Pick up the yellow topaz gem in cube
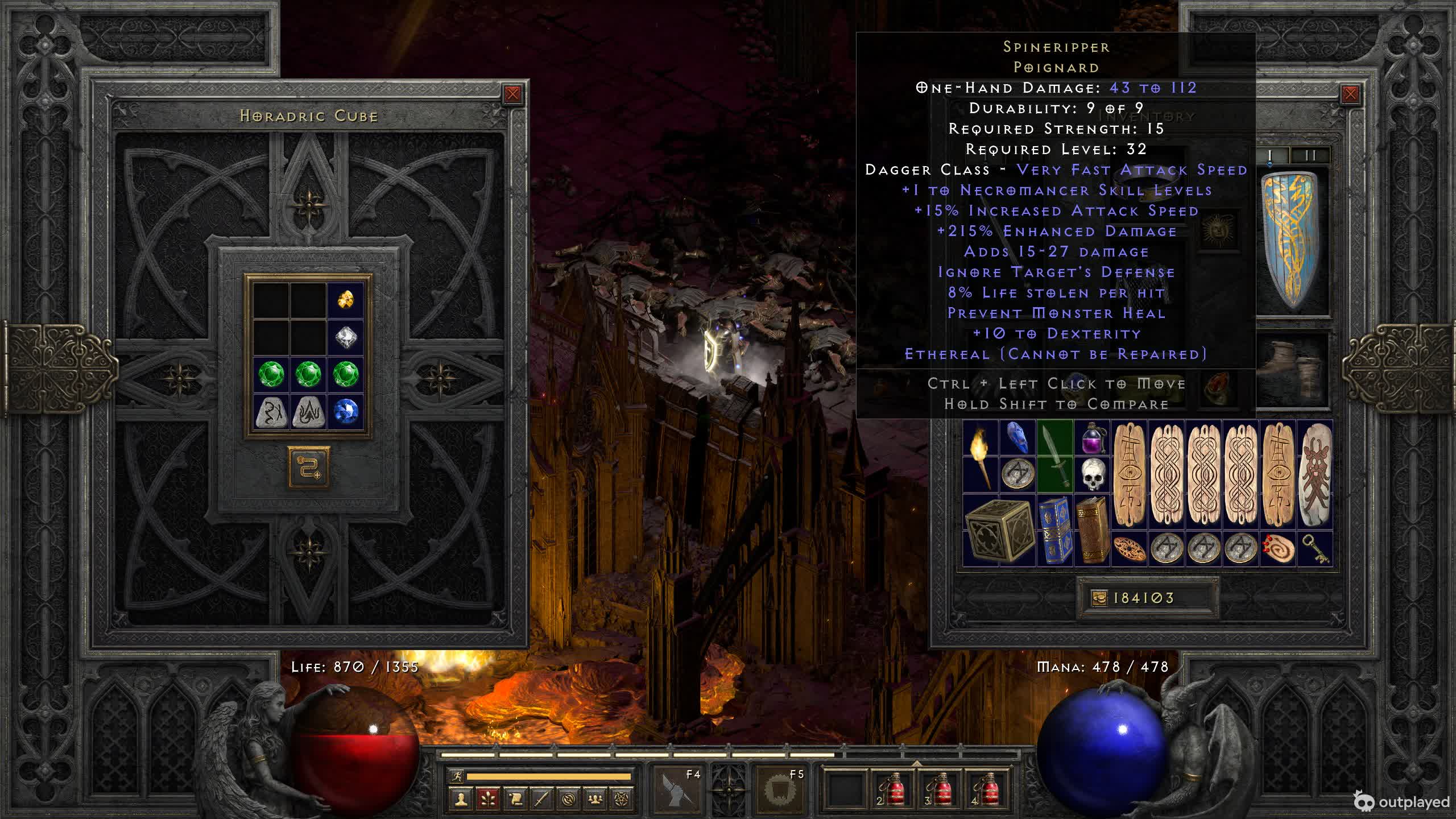 click(345, 299)
